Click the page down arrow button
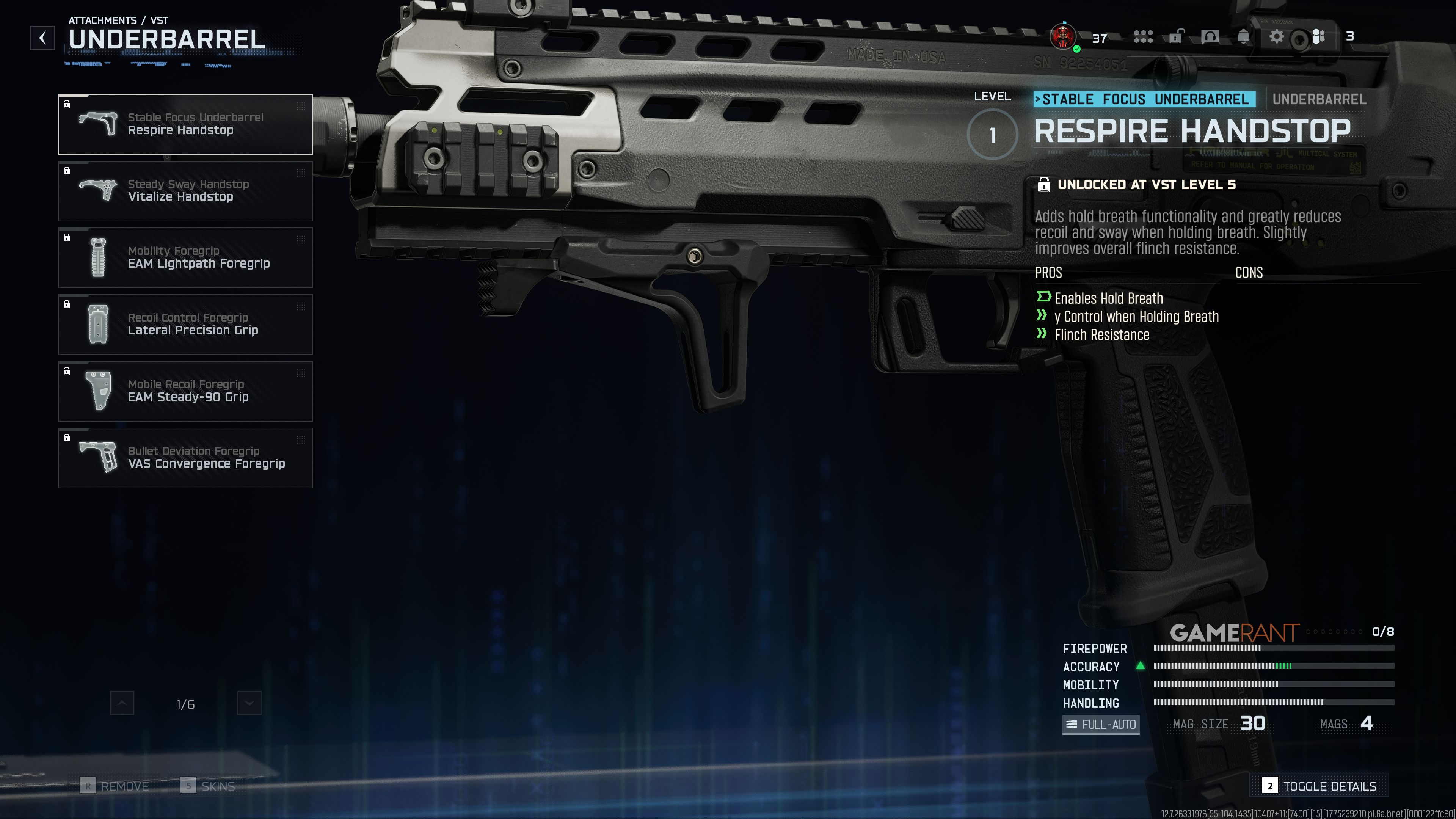1456x819 pixels. [x=249, y=703]
